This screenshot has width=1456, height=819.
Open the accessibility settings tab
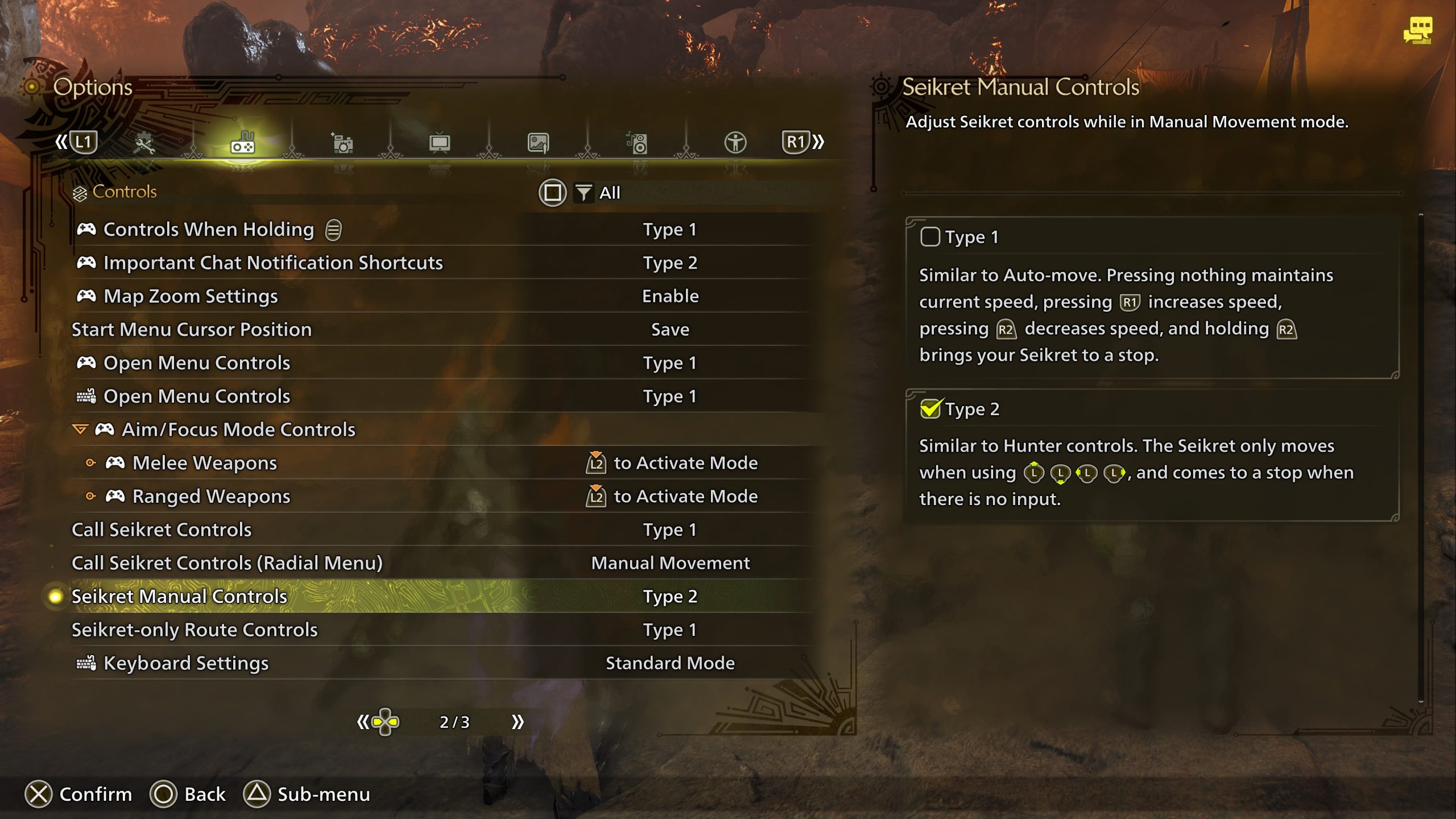click(x=735, y=143)
